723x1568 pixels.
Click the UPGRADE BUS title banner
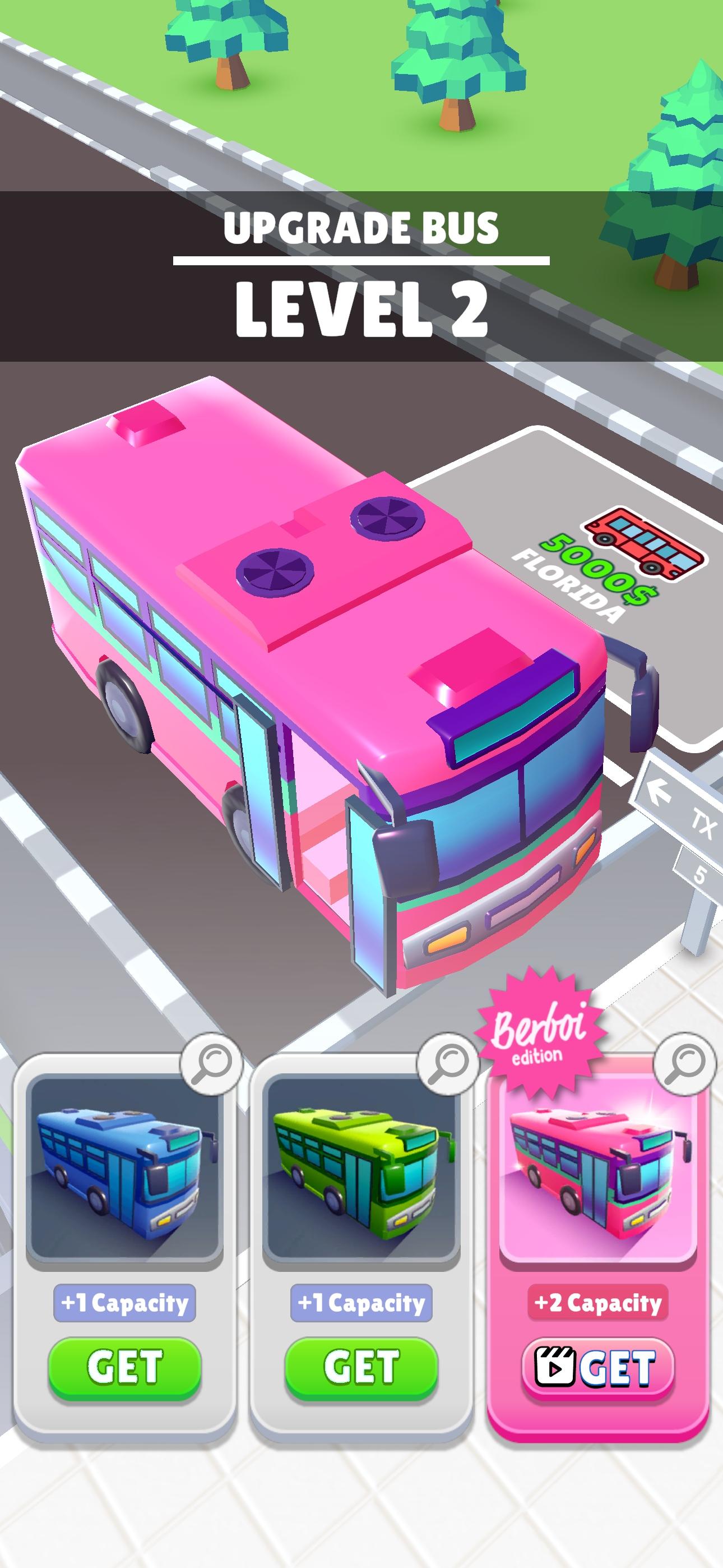pos(361,228)
